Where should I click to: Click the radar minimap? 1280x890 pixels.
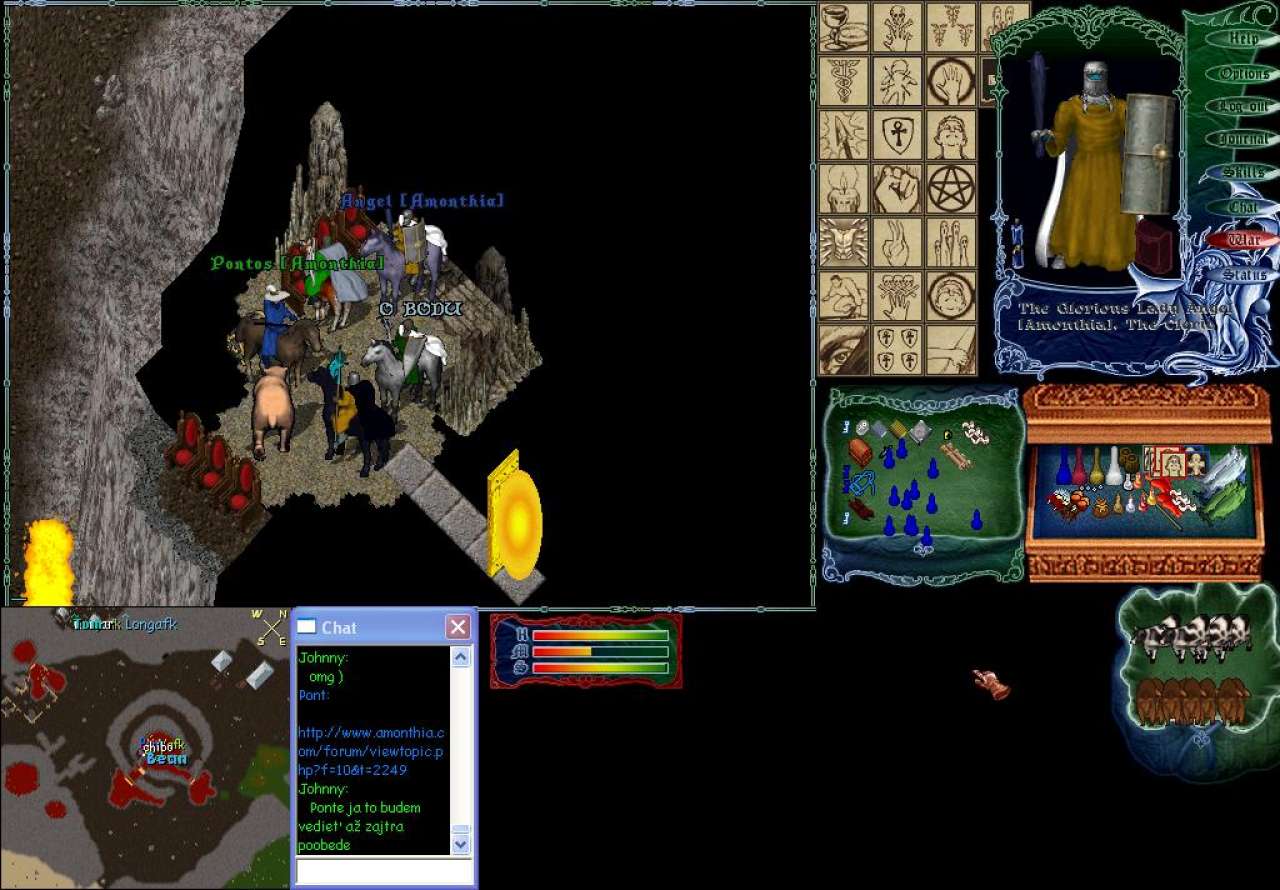145,748
